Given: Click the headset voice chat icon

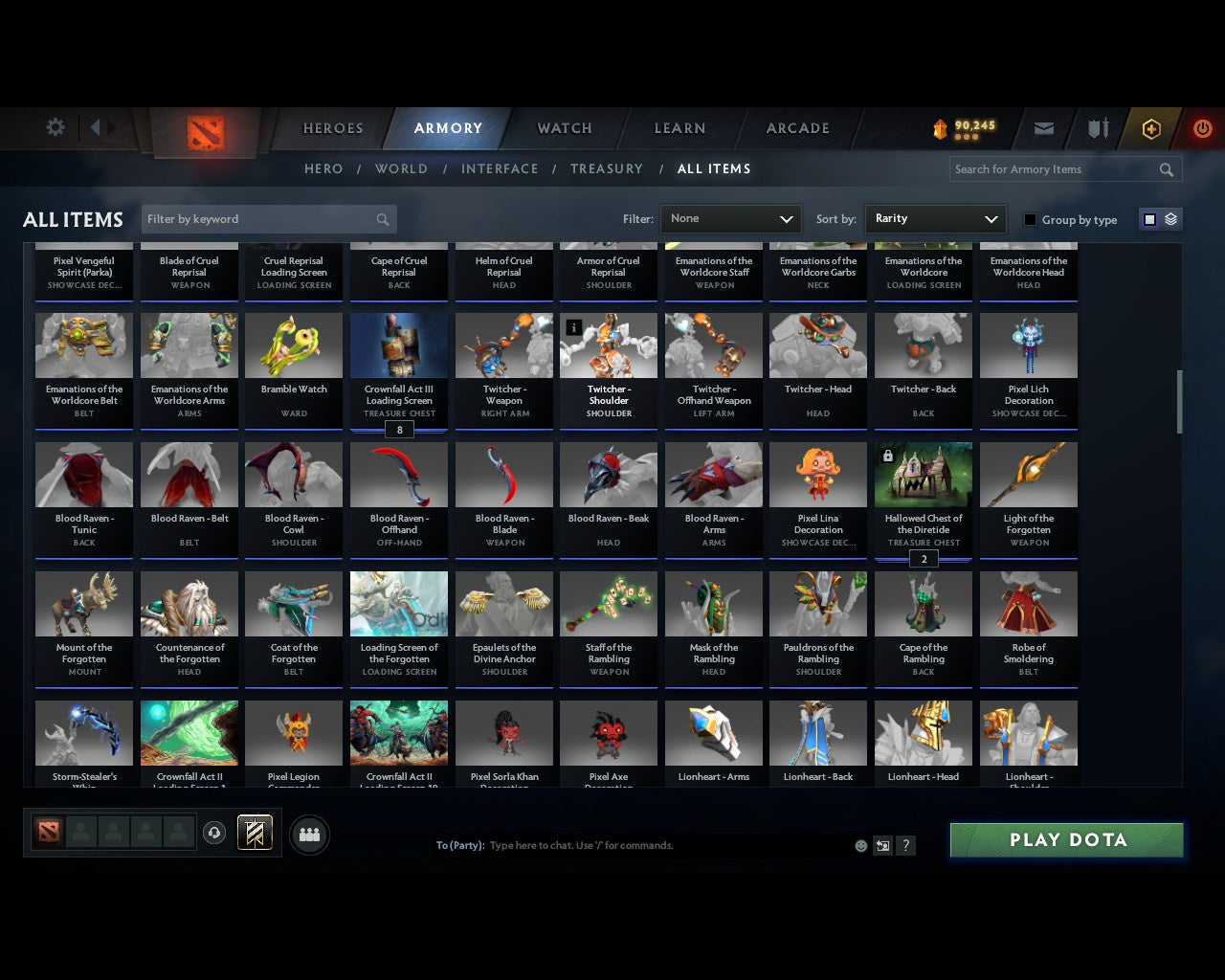Looking at the screenshot, I should [x=215, y=833].
